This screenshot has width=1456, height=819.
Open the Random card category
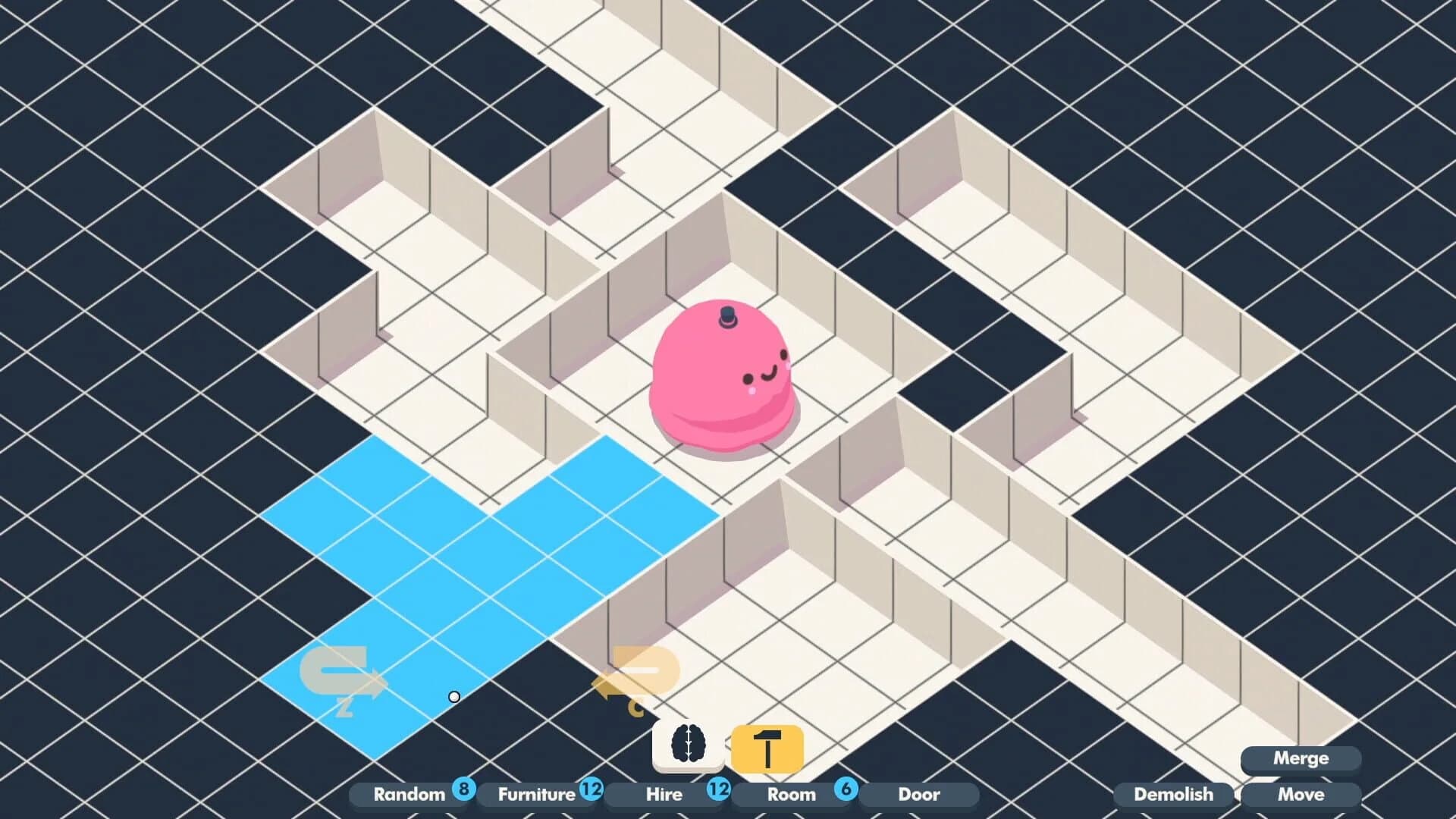[x=409, y=795]
